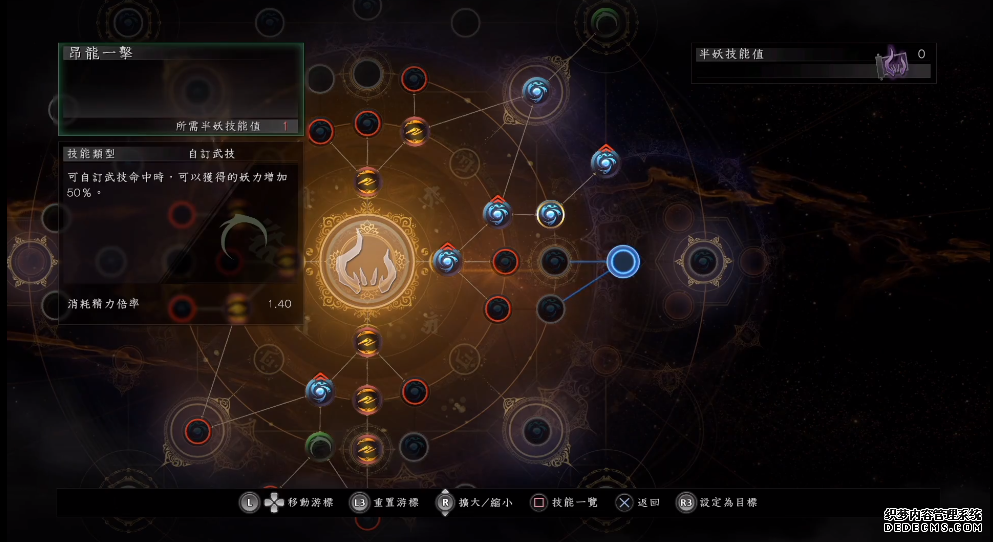Select the blue swirl node beside the central emblem
The width and height of the screenshot is (993, 542).
[x=447, y=261]
